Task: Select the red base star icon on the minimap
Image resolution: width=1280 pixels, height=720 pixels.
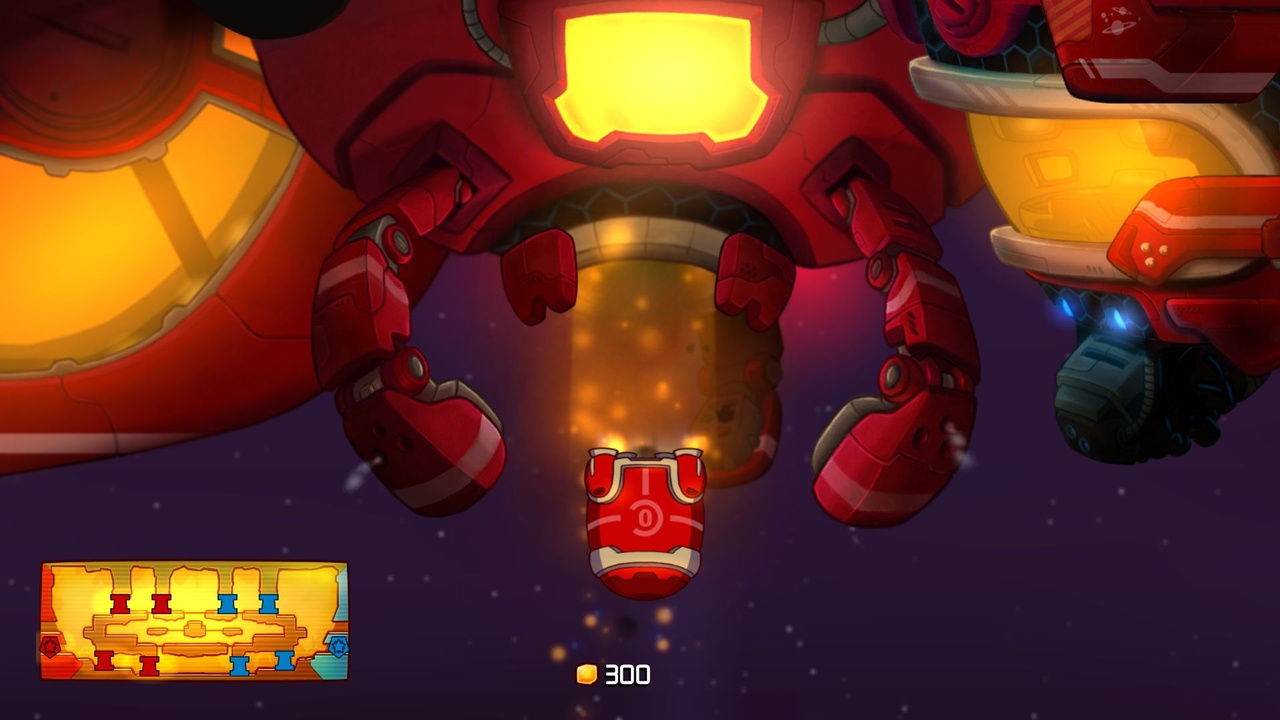Action: tap(49, 645)
